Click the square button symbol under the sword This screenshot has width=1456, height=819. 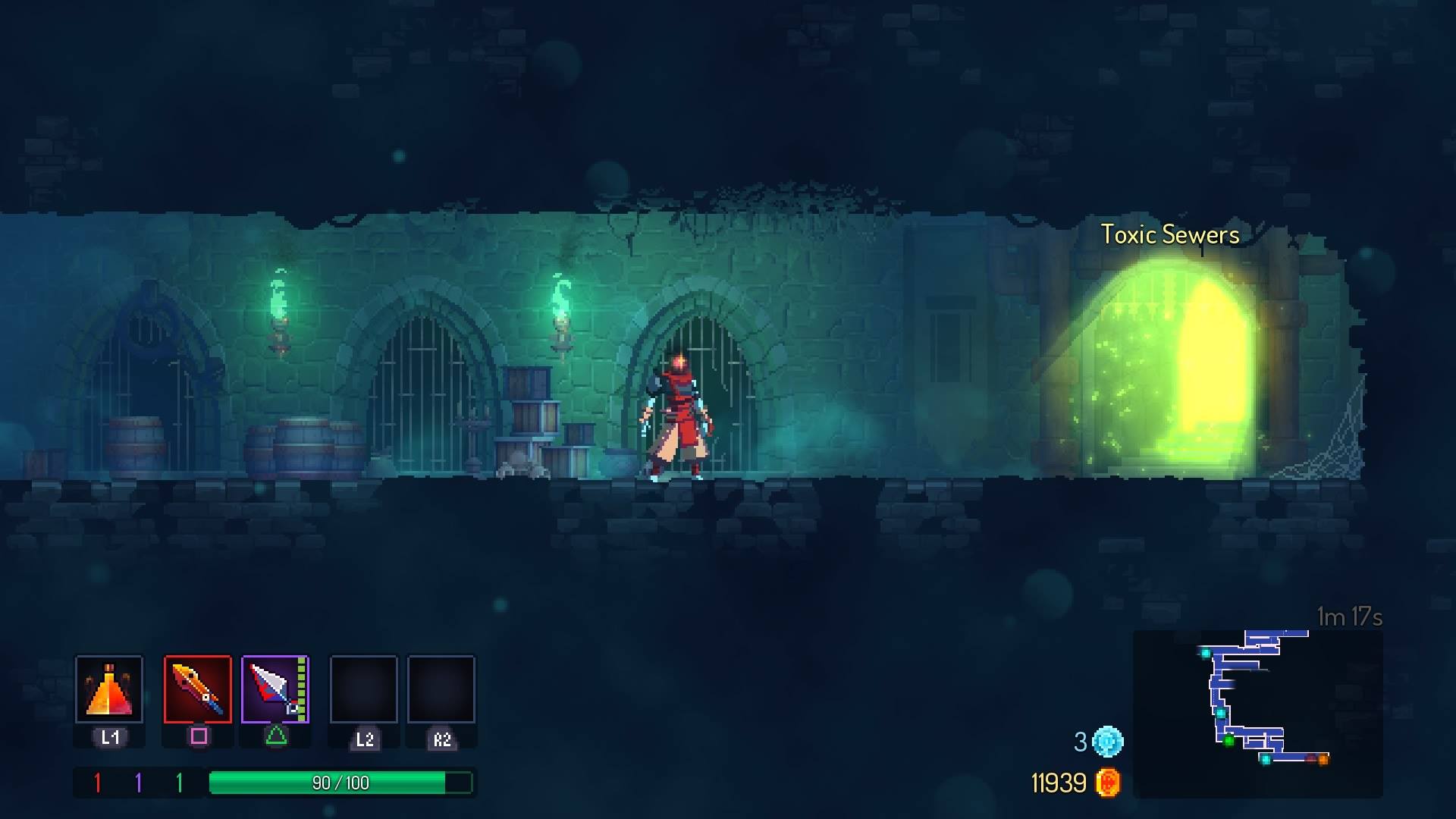coord(199,737)
